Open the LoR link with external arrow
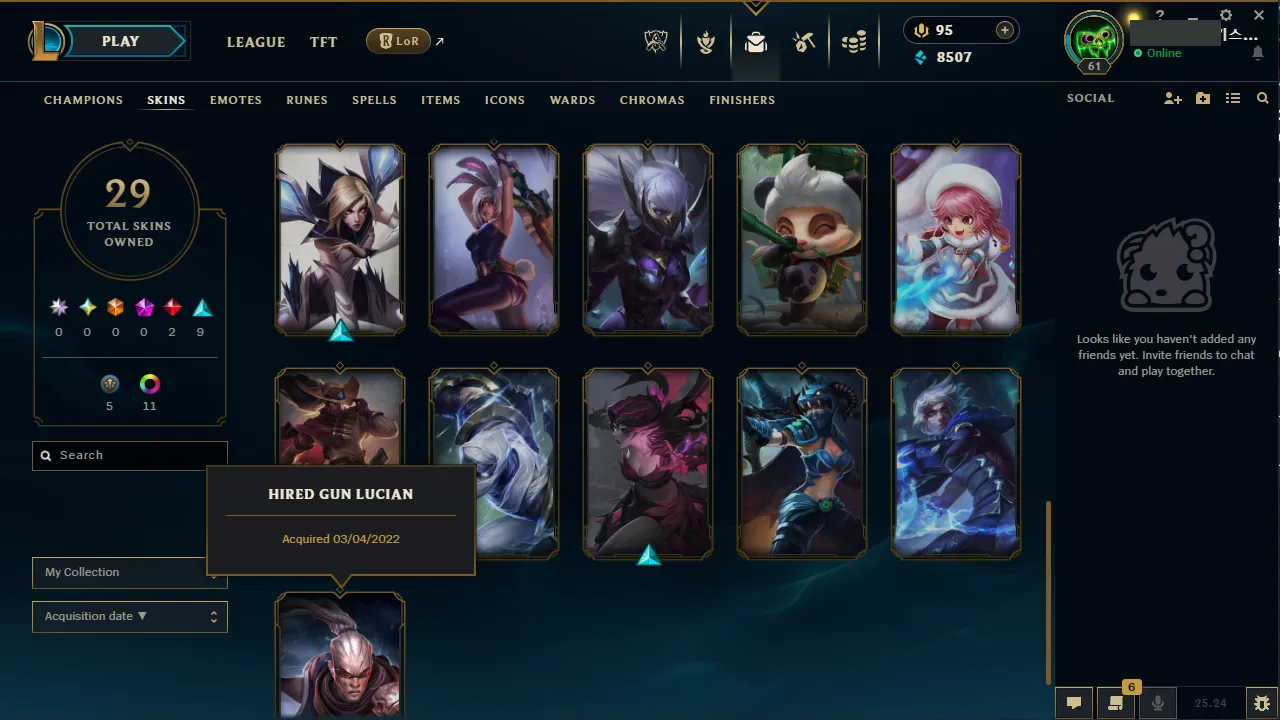Screen dimensions: 1280x720 tap(398, 41)
